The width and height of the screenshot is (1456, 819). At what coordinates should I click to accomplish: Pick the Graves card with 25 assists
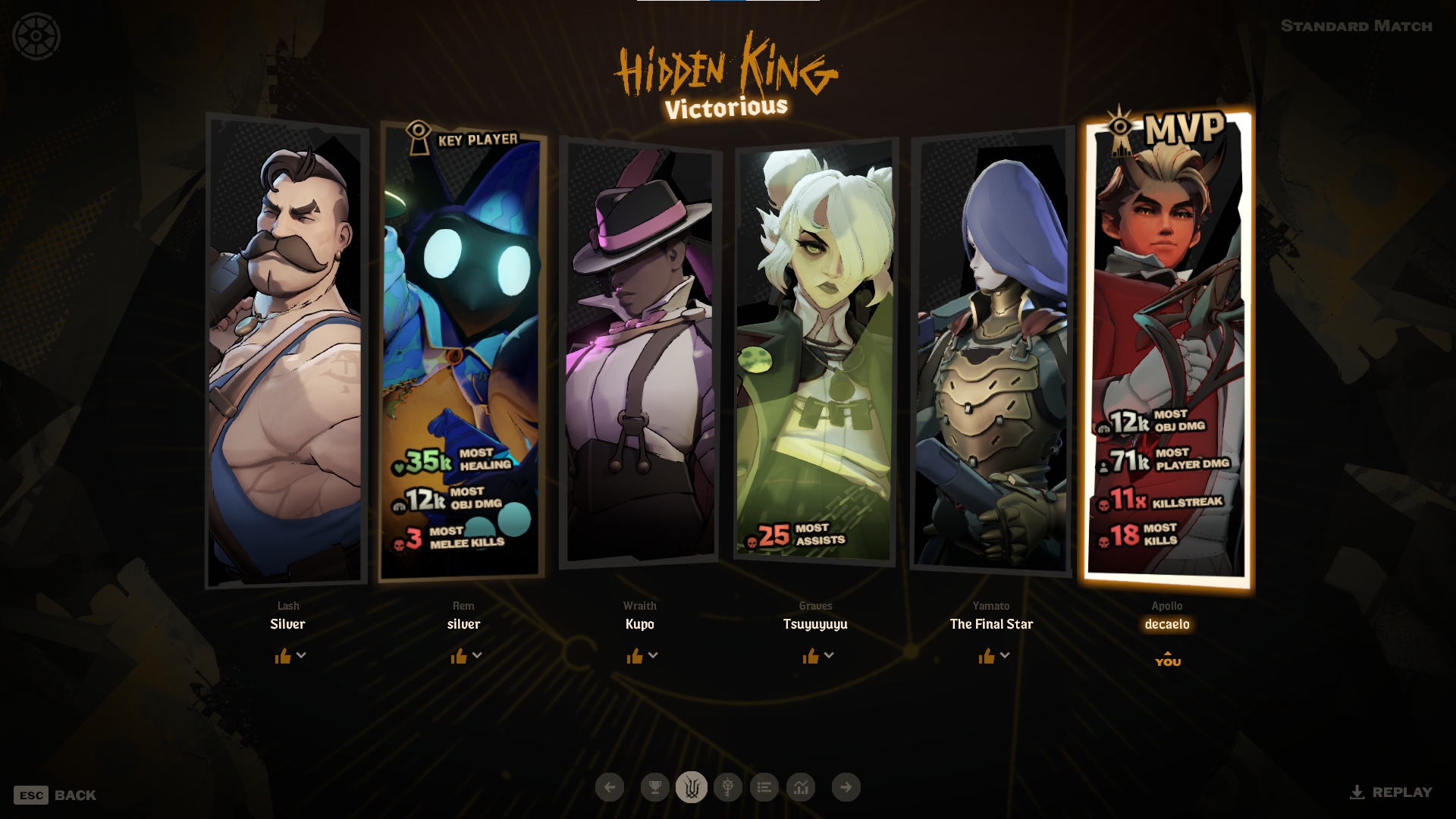(x=815, y=349)
